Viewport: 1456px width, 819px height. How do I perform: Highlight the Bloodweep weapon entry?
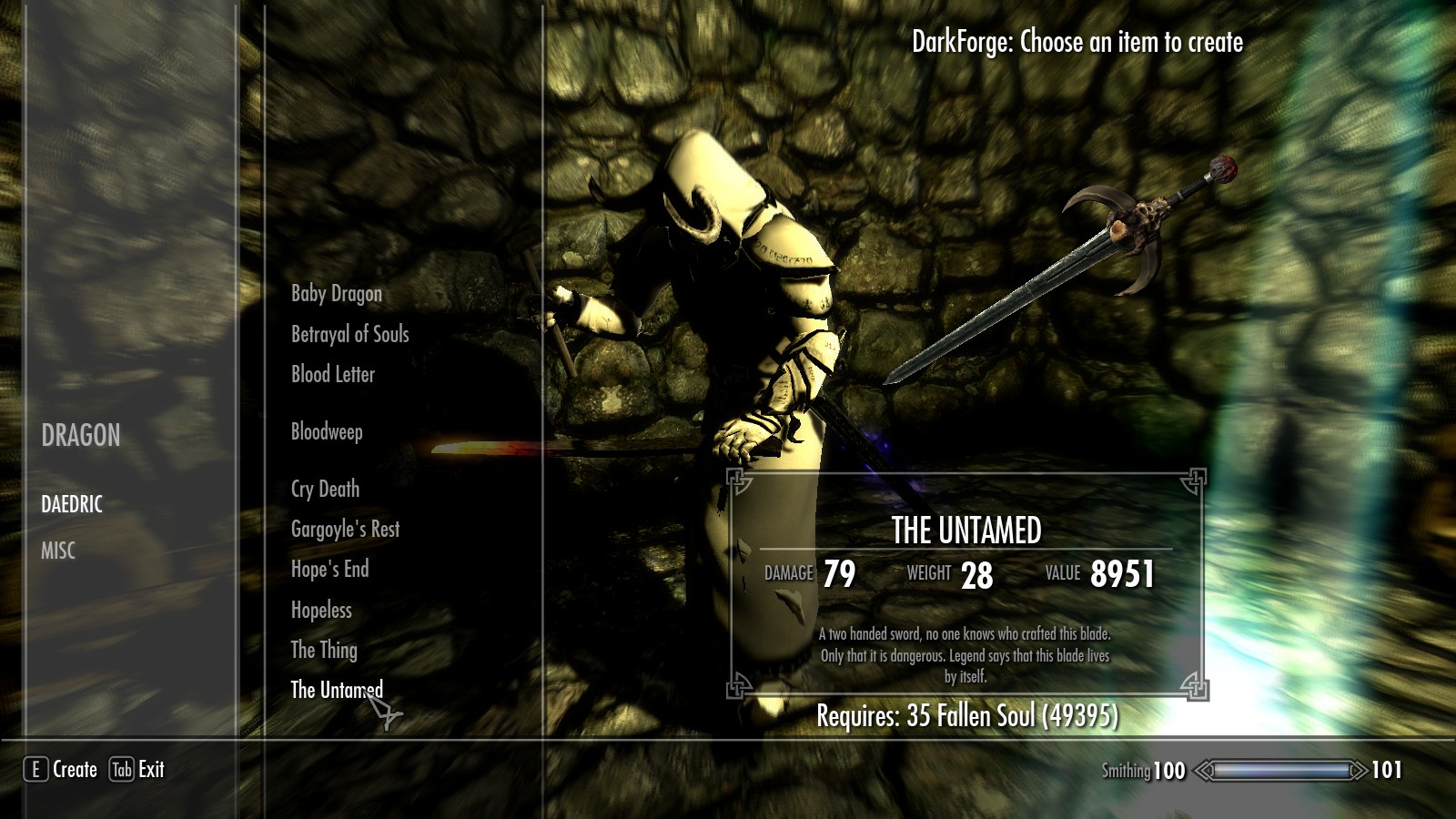click(327, 431)
